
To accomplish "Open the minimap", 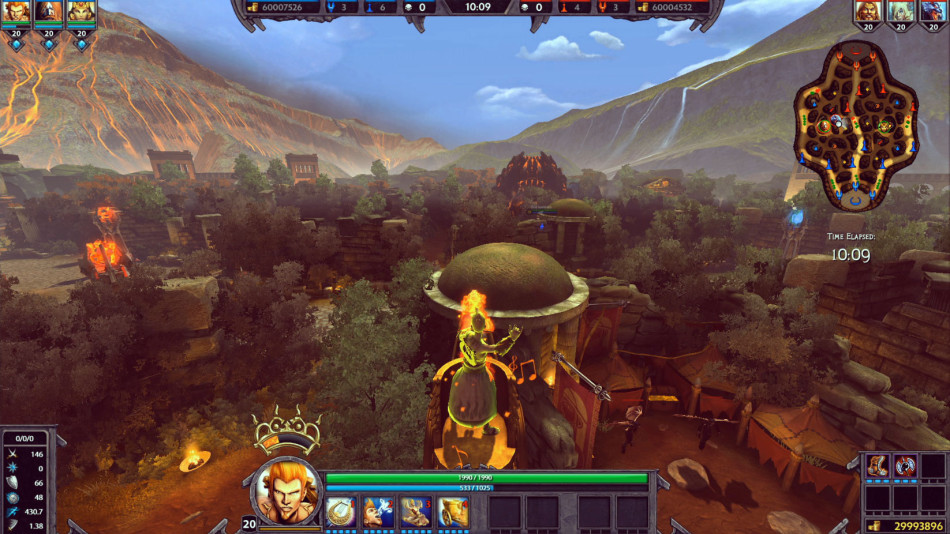I will [855, 124].
